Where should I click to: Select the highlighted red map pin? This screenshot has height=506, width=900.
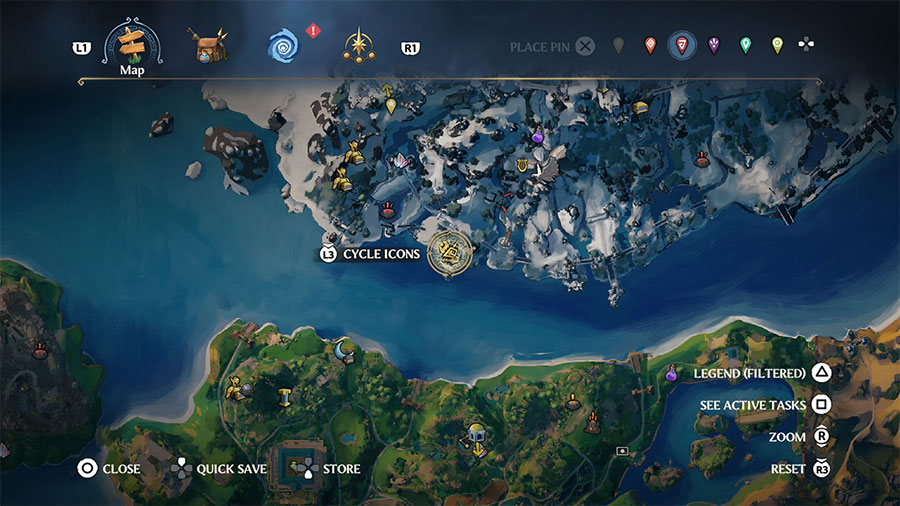pyautogui.click(x=682, y=45)
